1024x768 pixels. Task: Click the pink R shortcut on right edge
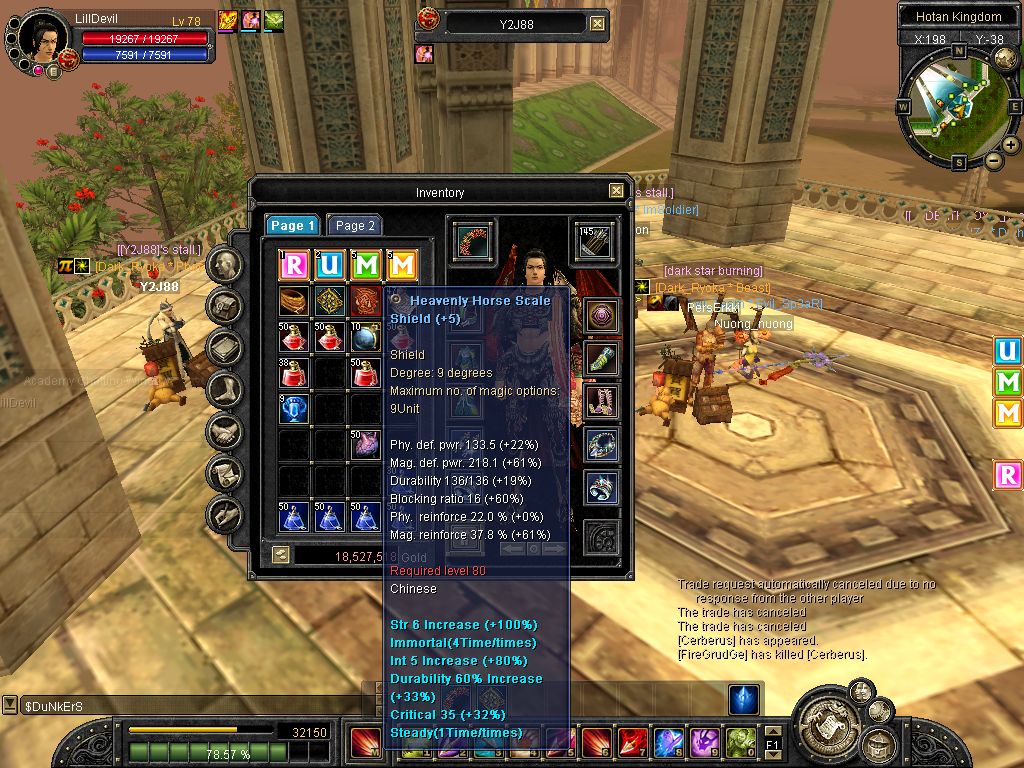point(1008,475)
